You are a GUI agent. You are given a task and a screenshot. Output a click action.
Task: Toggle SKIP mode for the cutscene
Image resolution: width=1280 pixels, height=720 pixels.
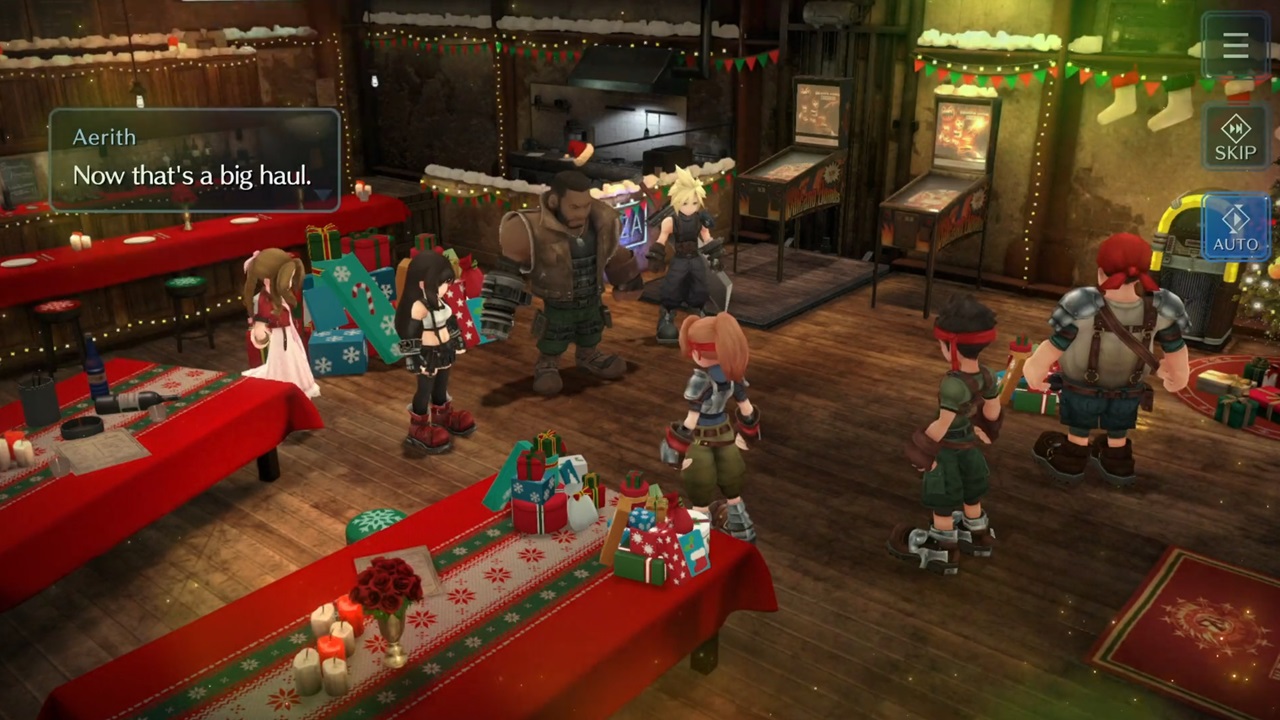click(x=1234, y=140)
